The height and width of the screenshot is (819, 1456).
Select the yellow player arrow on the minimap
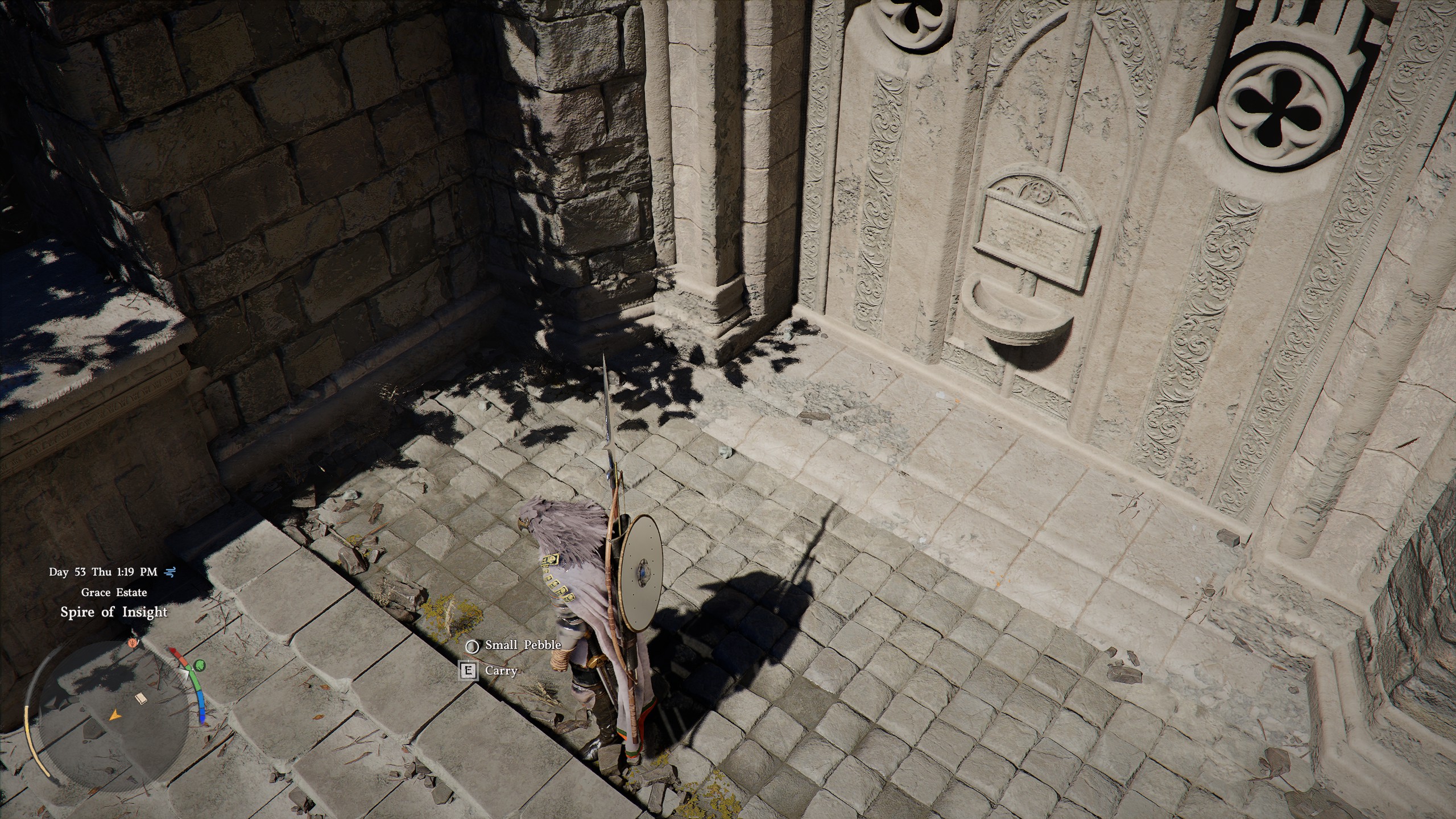(115, 715)
